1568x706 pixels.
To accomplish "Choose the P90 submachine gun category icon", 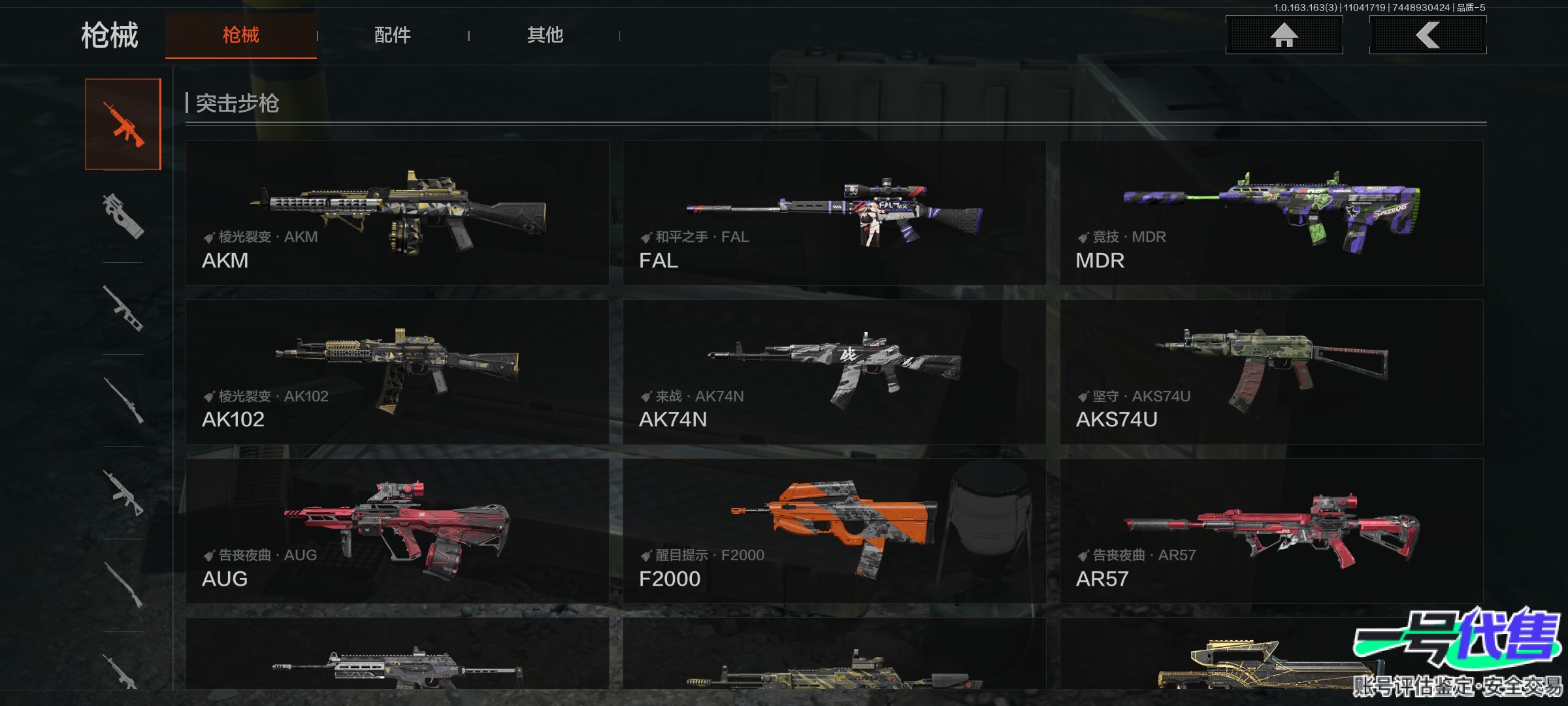I will 123,216.
